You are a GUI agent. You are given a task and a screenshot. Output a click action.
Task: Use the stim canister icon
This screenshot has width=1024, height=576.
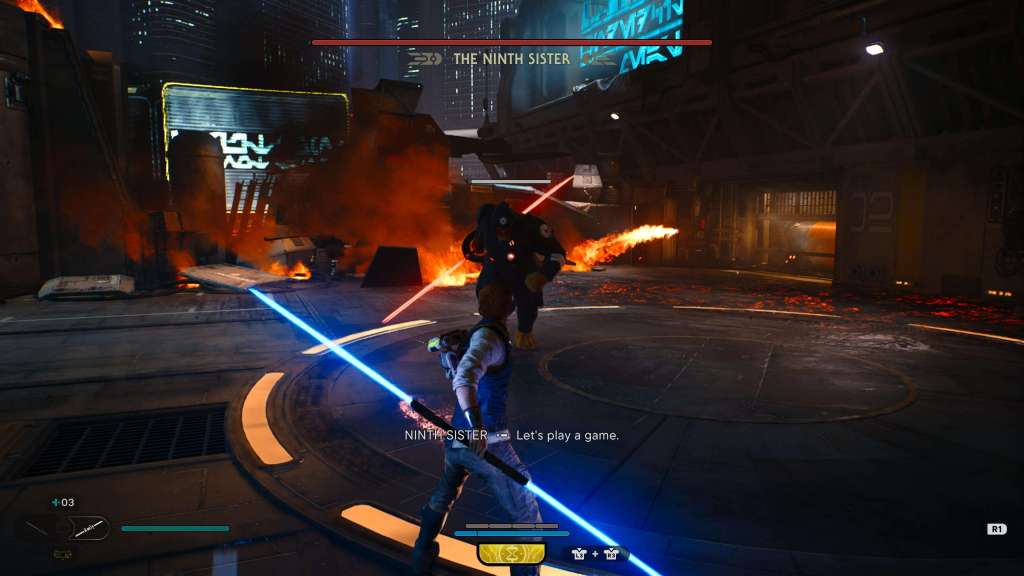coord(55,503)
